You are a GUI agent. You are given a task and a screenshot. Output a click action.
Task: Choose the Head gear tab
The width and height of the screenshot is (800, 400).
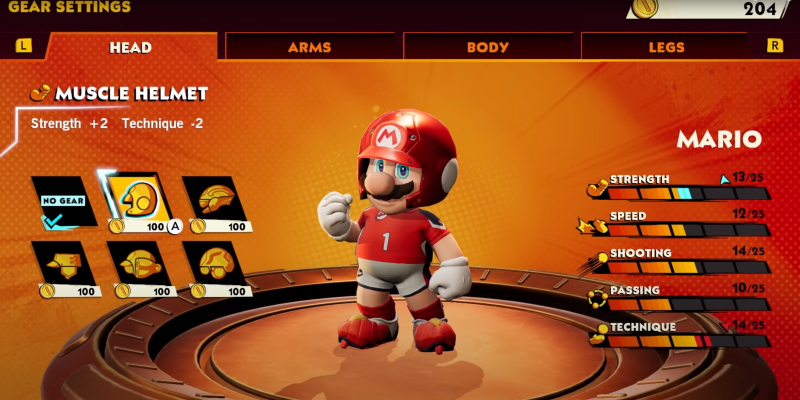point(131,47)
